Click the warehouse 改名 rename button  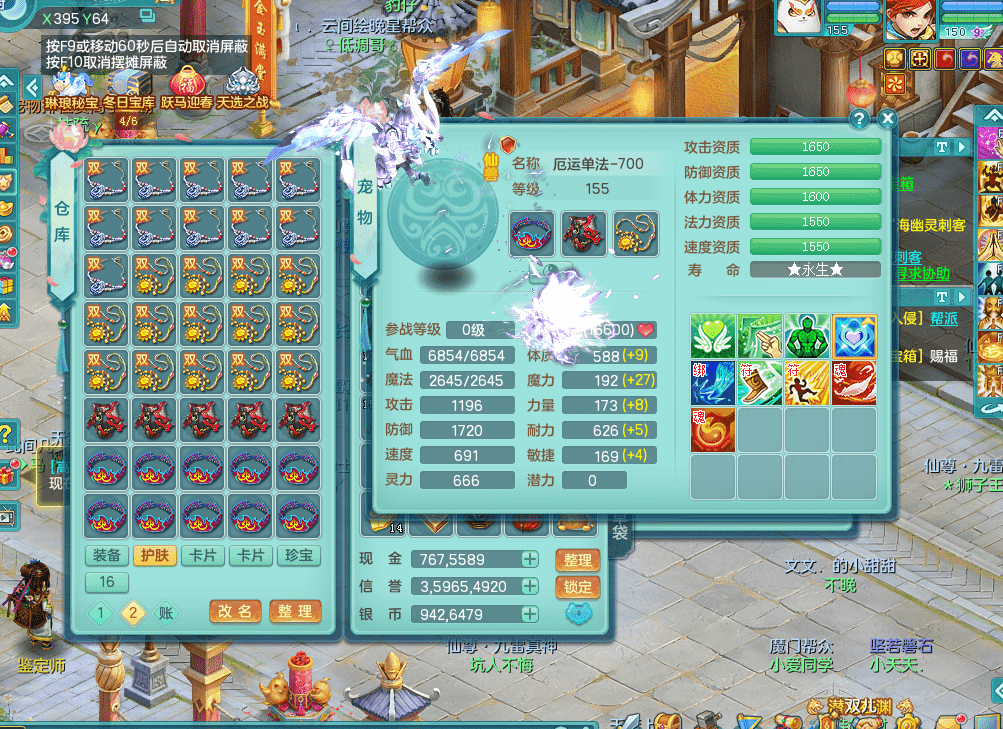(236, 611)
